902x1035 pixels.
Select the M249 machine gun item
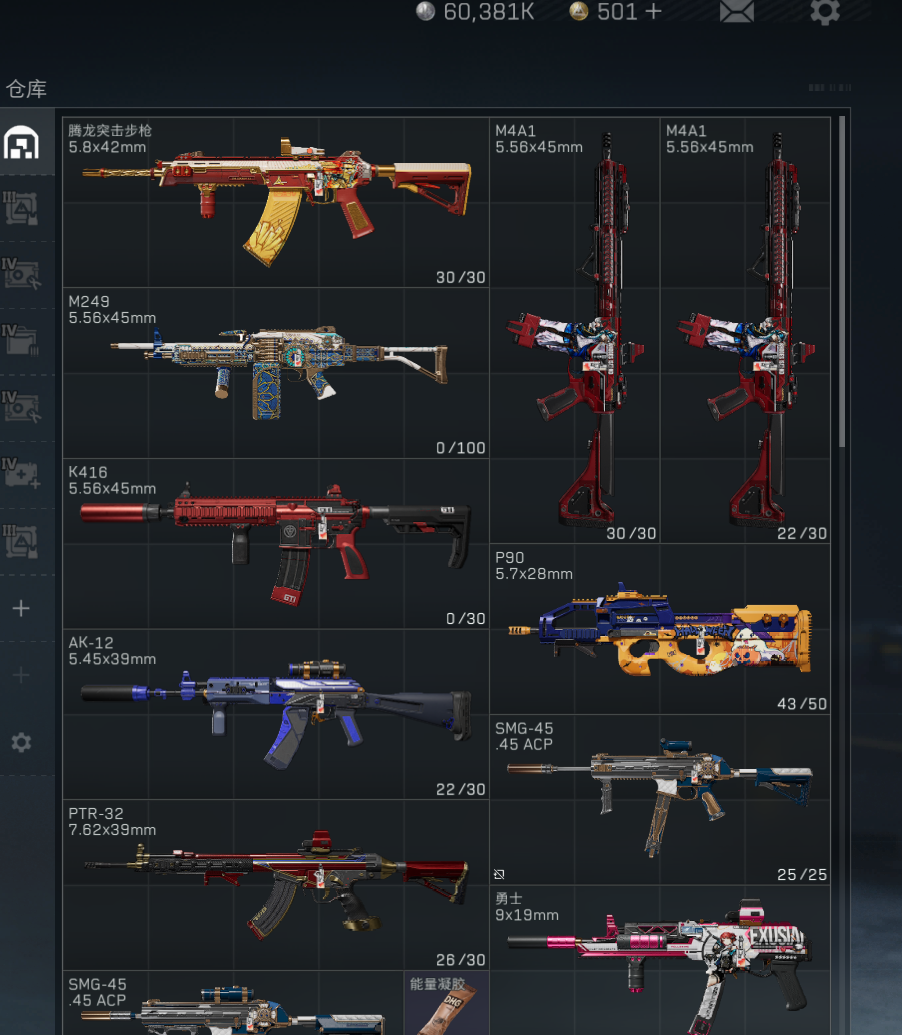click(x=276, y=373)
